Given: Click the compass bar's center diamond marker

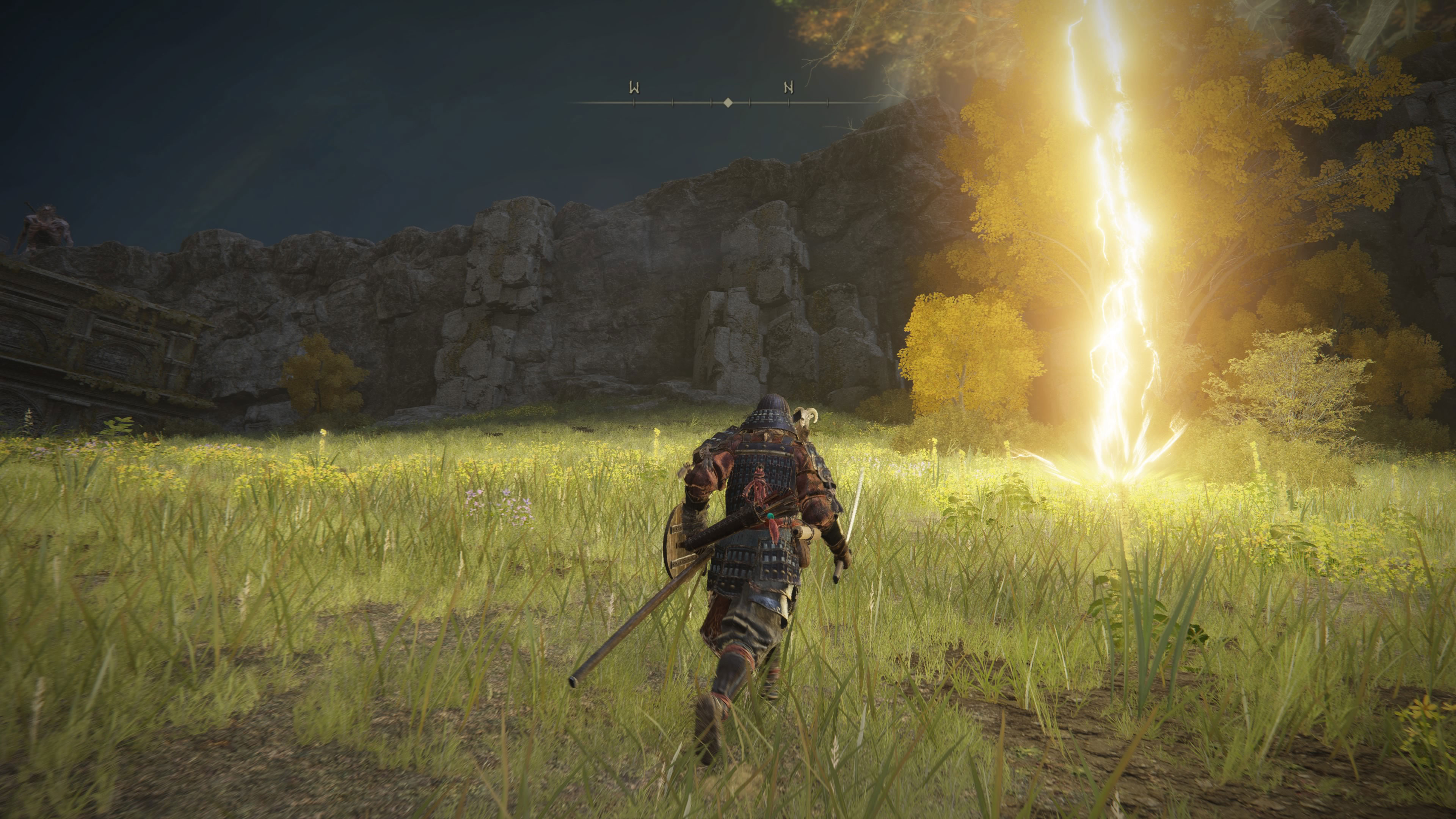Looking at the screenshot, I should [728, 102].
